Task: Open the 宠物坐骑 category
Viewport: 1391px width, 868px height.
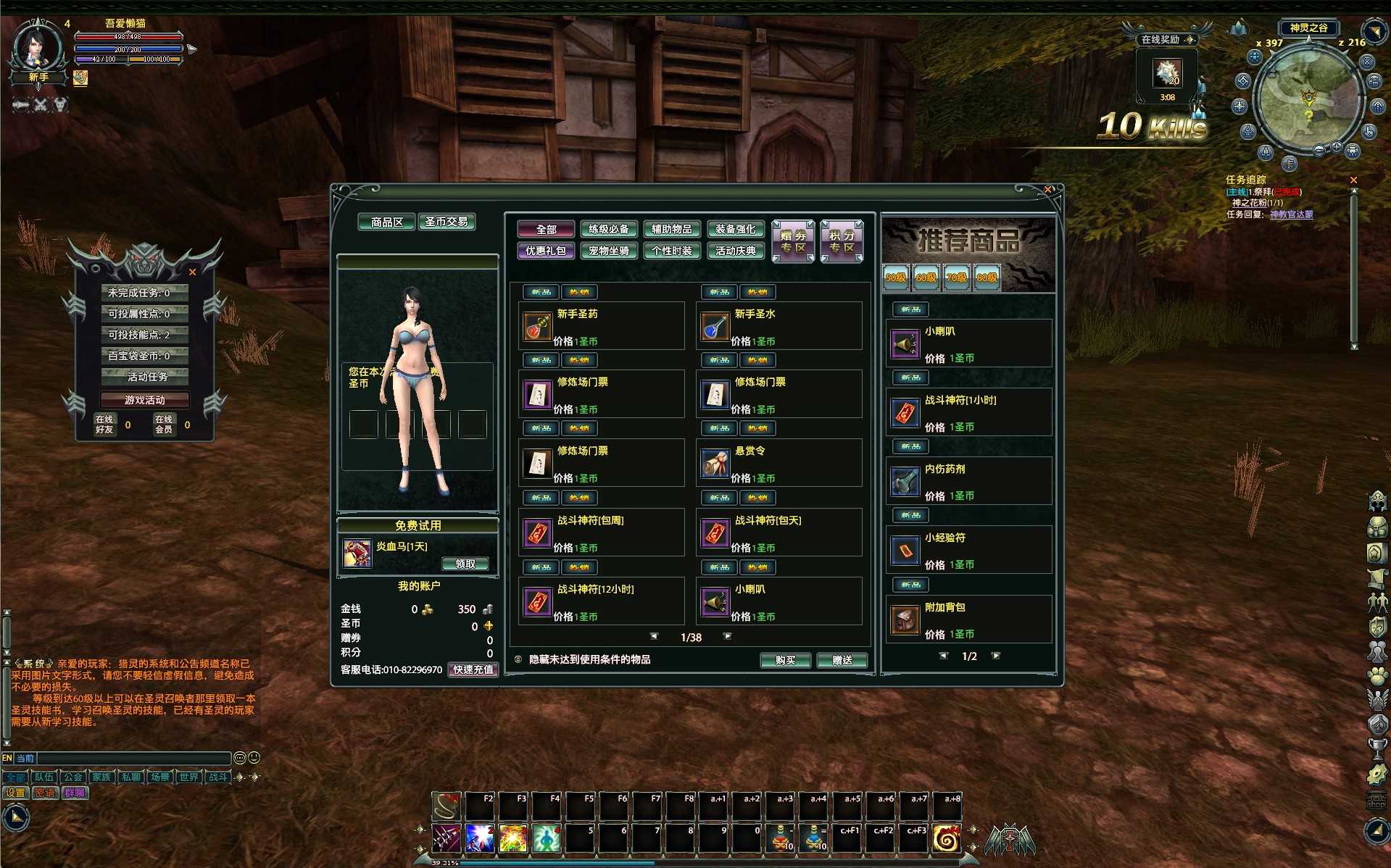Action: coord(608,251)
